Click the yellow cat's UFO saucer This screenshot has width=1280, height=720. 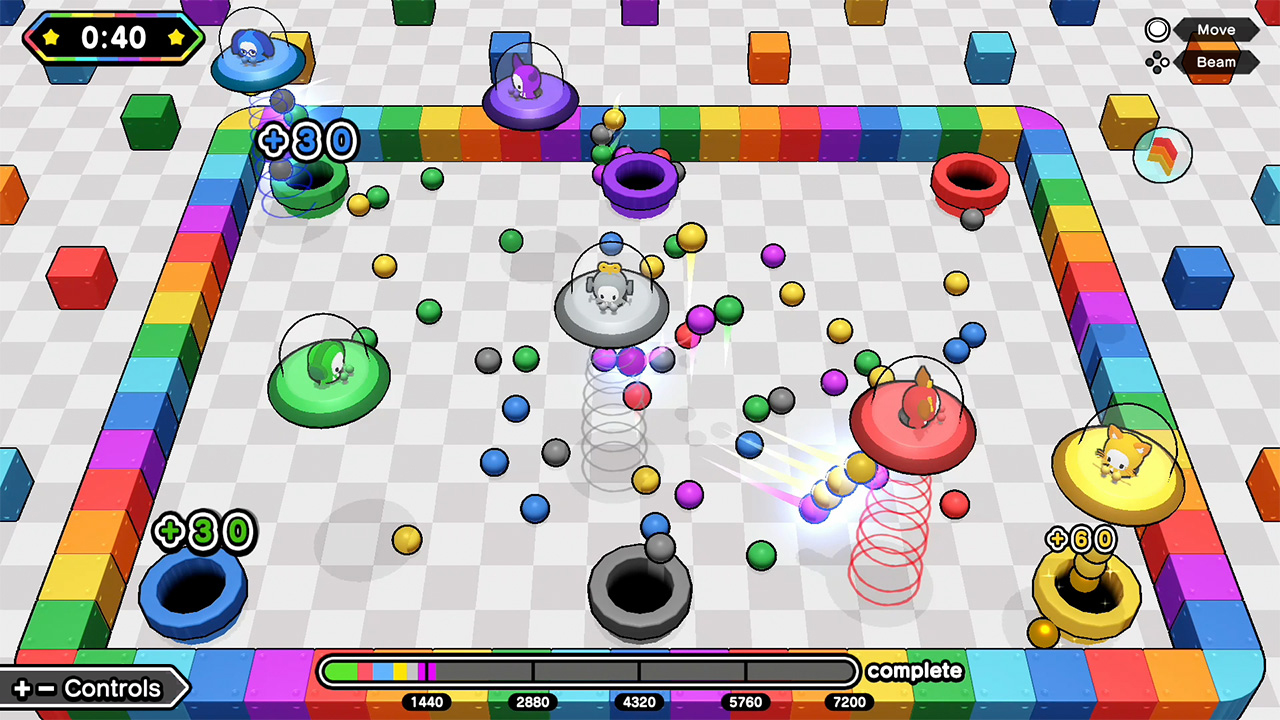point(1117,470)
